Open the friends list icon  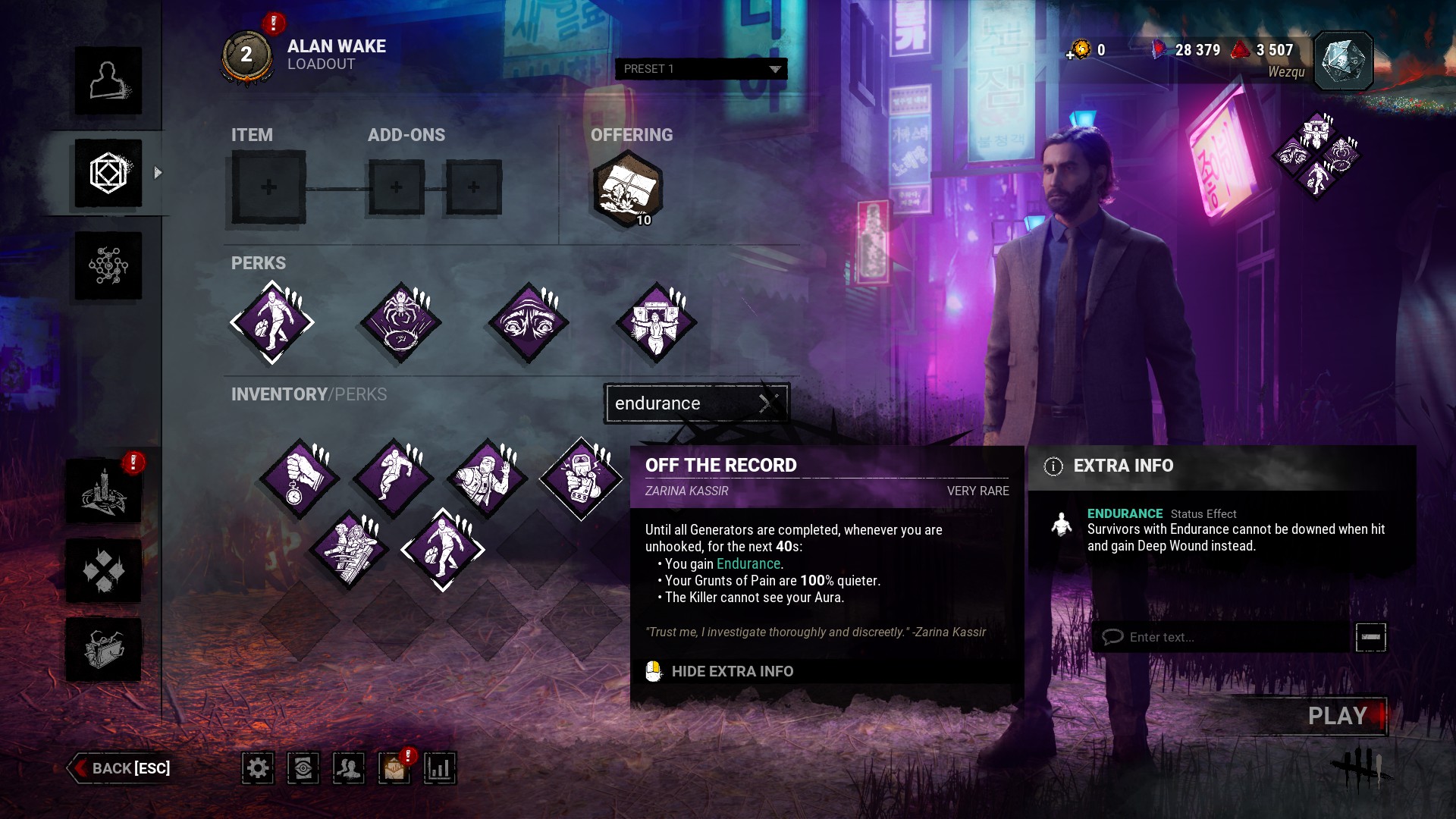point(349,768)
